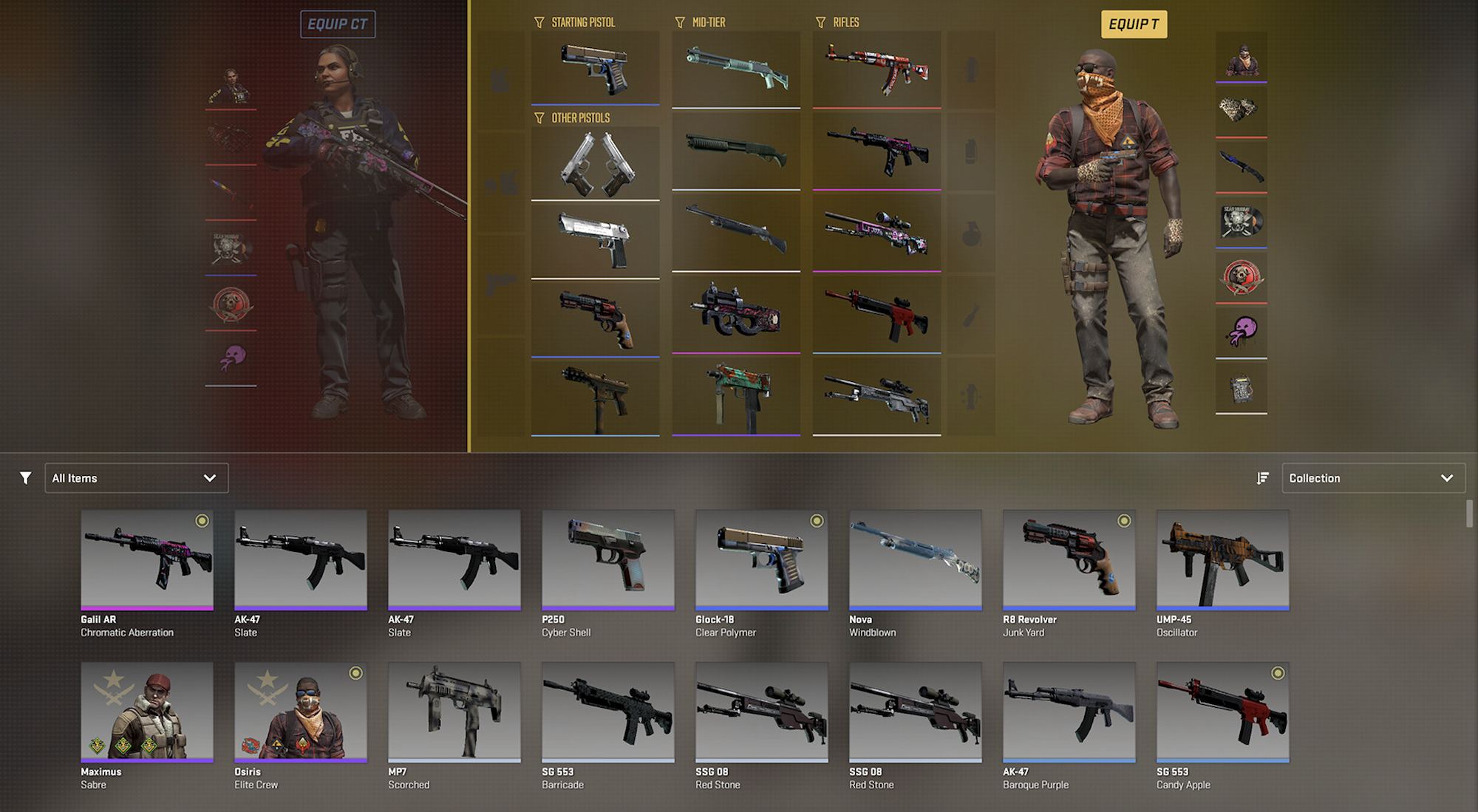Pick the MP7 Scorched item
1478x812 pixels.
tap(454, 712)
